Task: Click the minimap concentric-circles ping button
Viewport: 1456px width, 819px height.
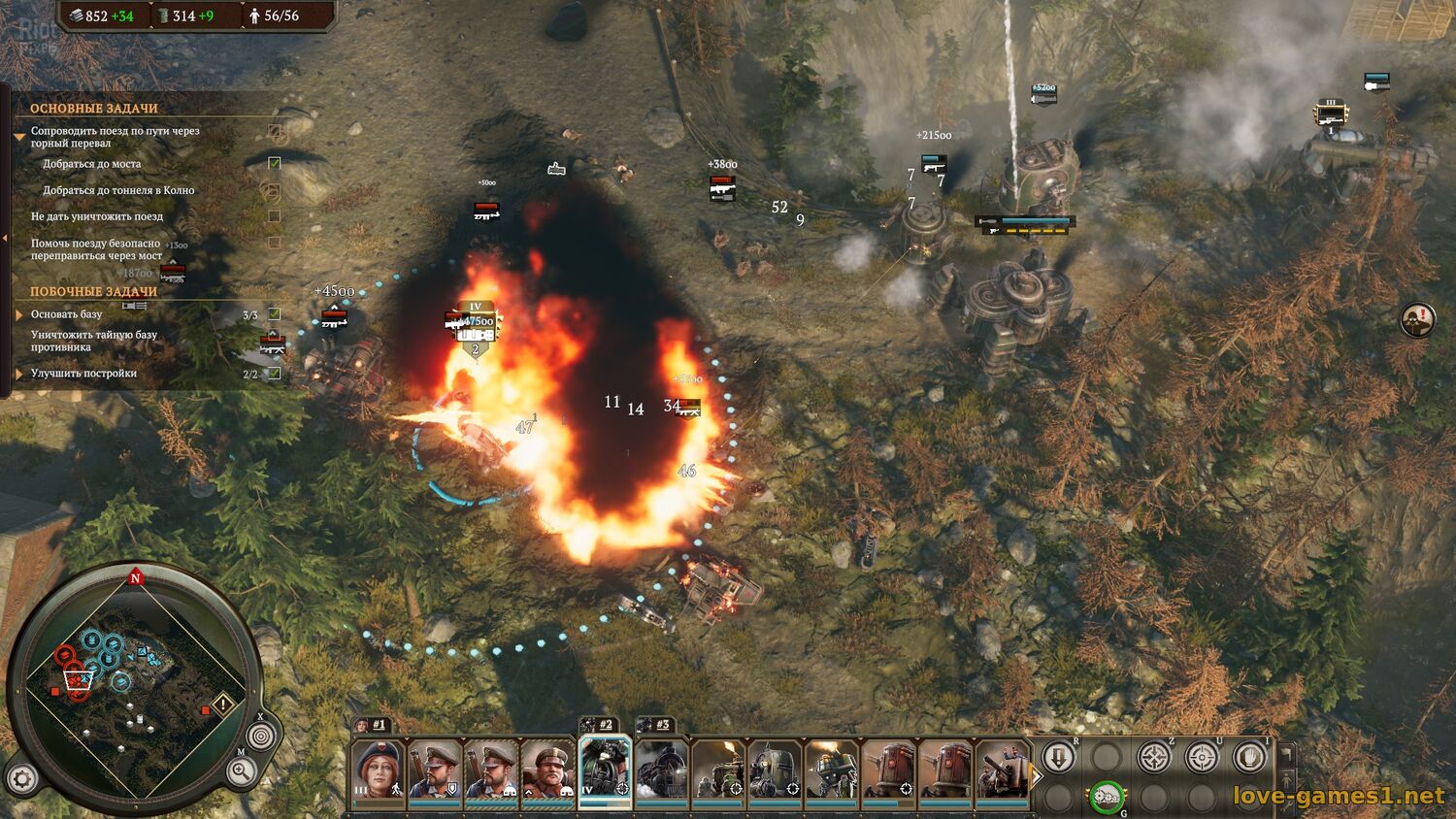Action: point(259,737)
